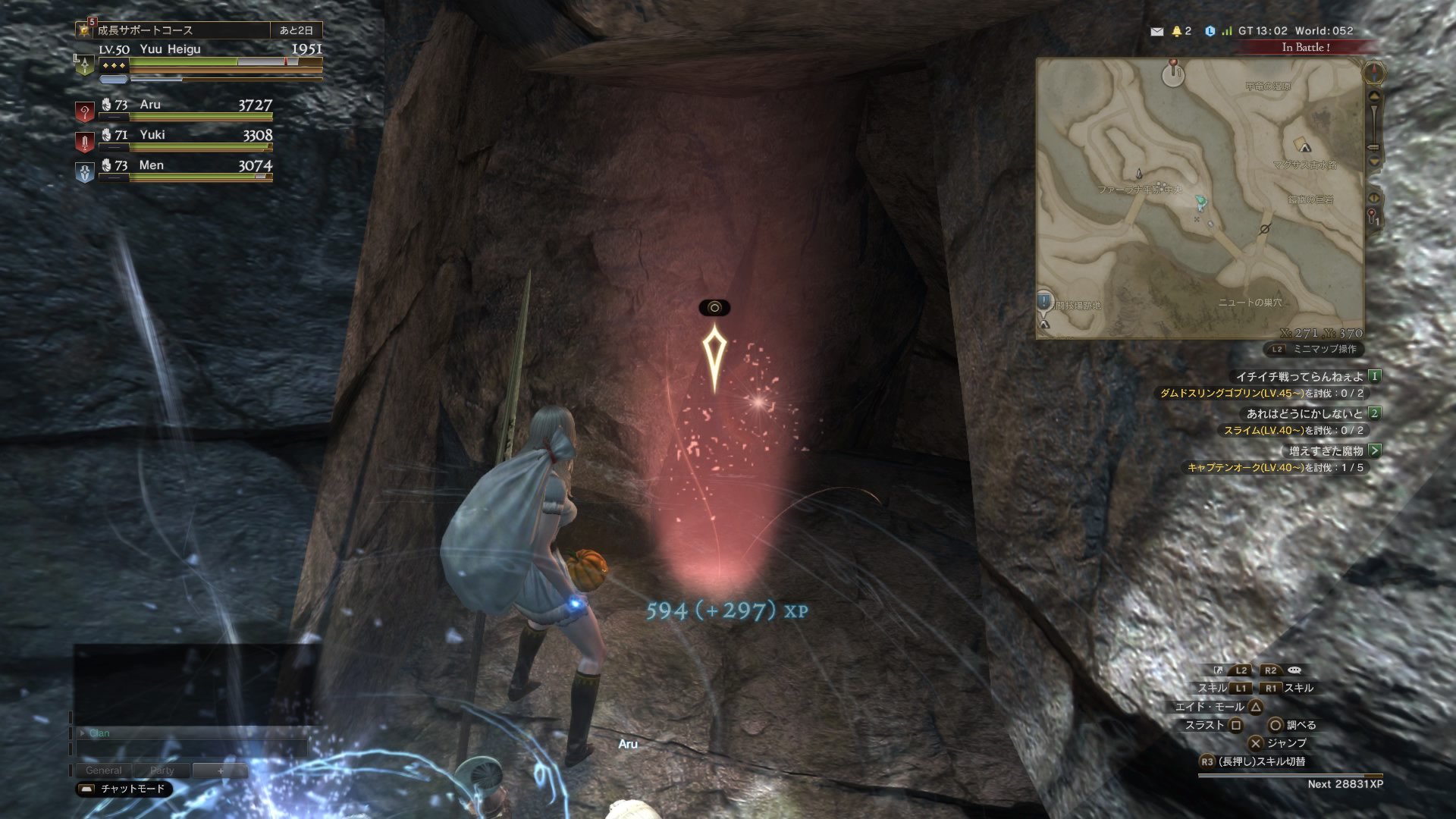Open the 成長サポートコース course banner
Image resolution: width=1456 pixels, height=819 pixels.
coord(182,30)
